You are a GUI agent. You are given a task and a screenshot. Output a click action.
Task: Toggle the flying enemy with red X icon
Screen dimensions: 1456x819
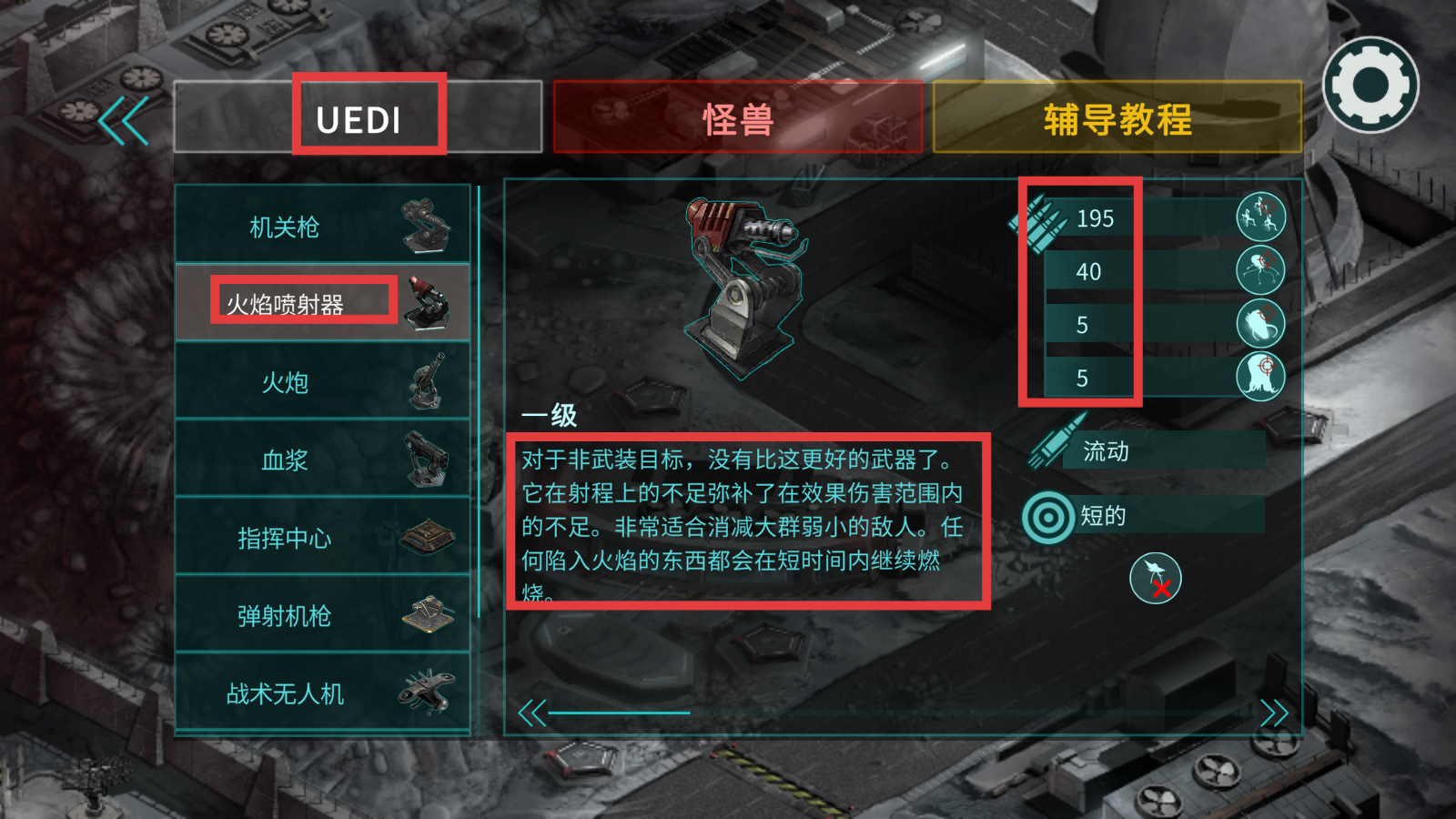[x=1155, y=581]
